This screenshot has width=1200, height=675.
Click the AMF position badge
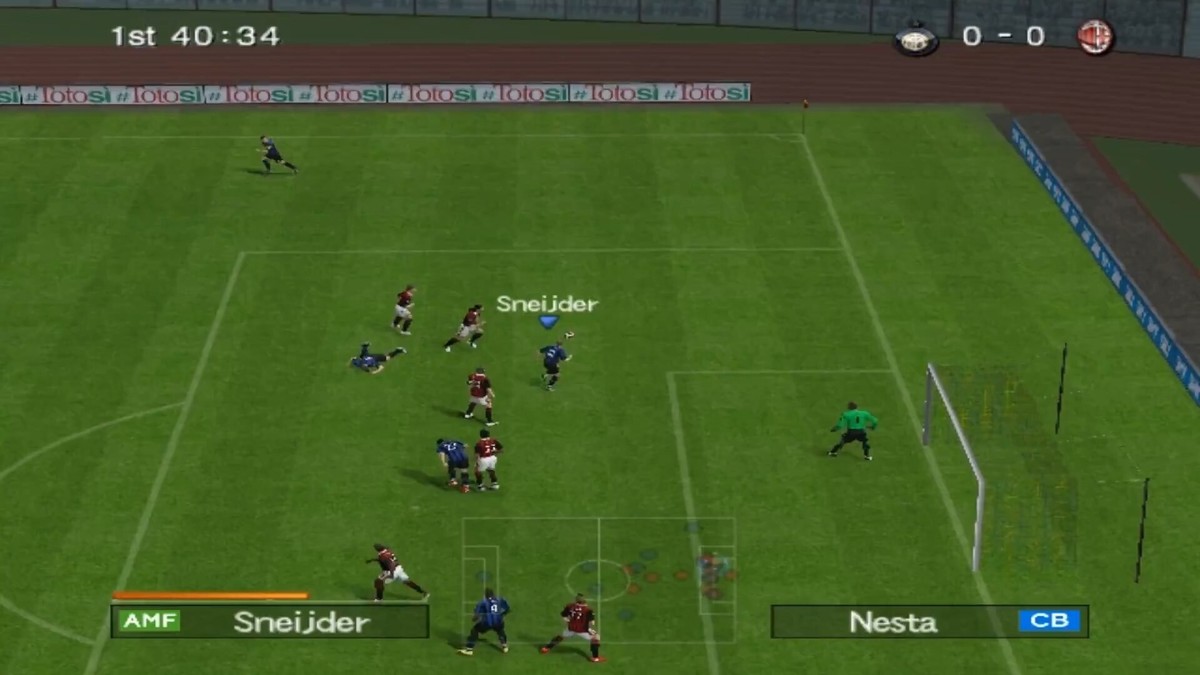pos(149,621)
